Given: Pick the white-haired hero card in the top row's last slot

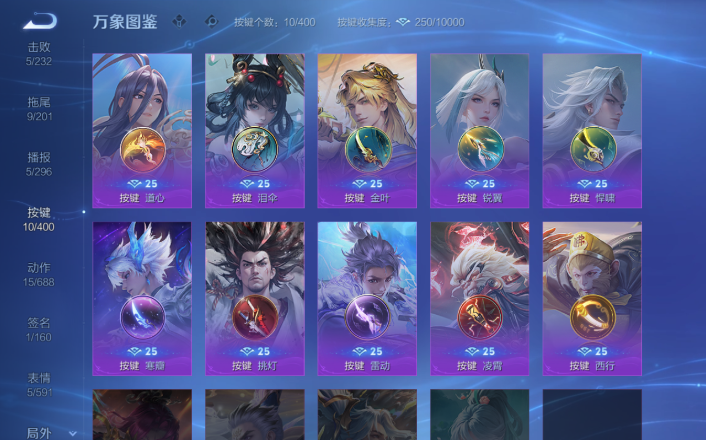Looking at the screenshot, I should tap(592, 130).
